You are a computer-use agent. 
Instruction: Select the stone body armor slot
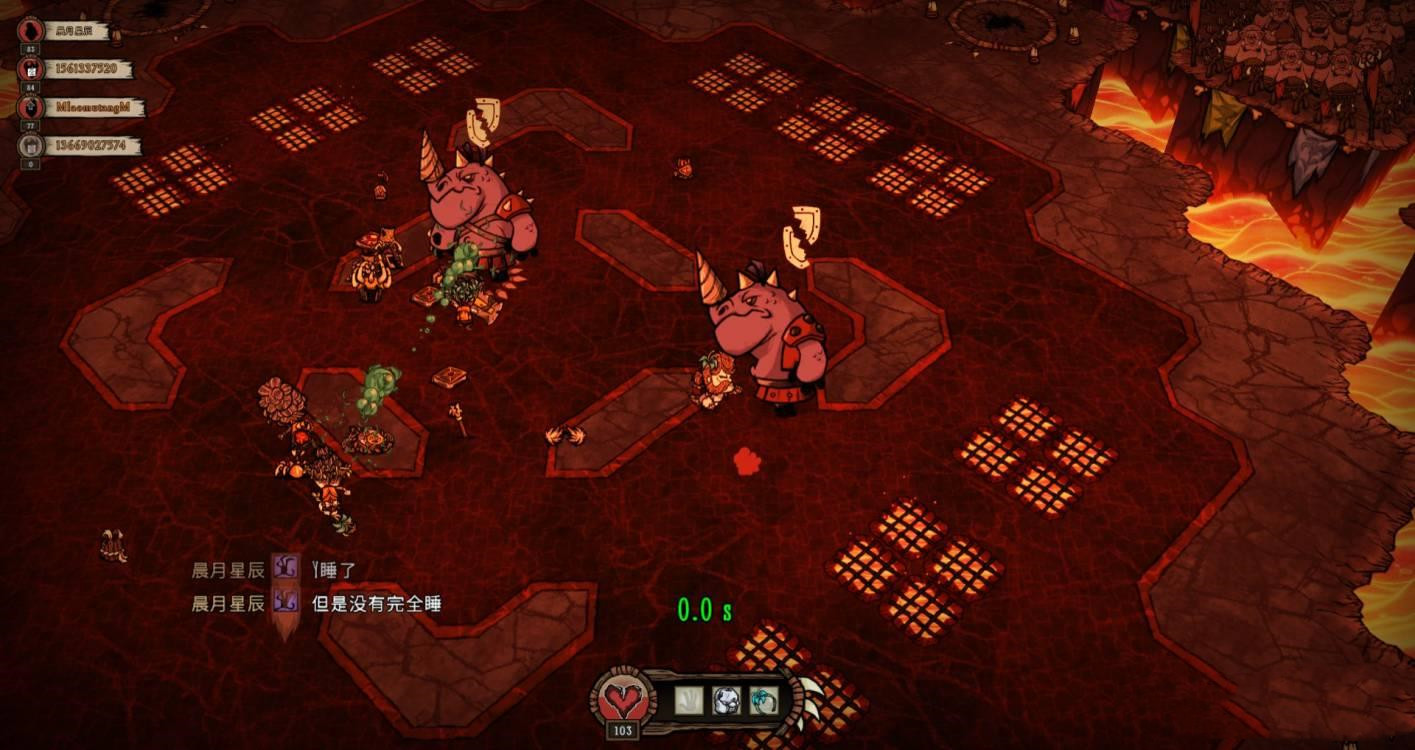coord(726,699)
